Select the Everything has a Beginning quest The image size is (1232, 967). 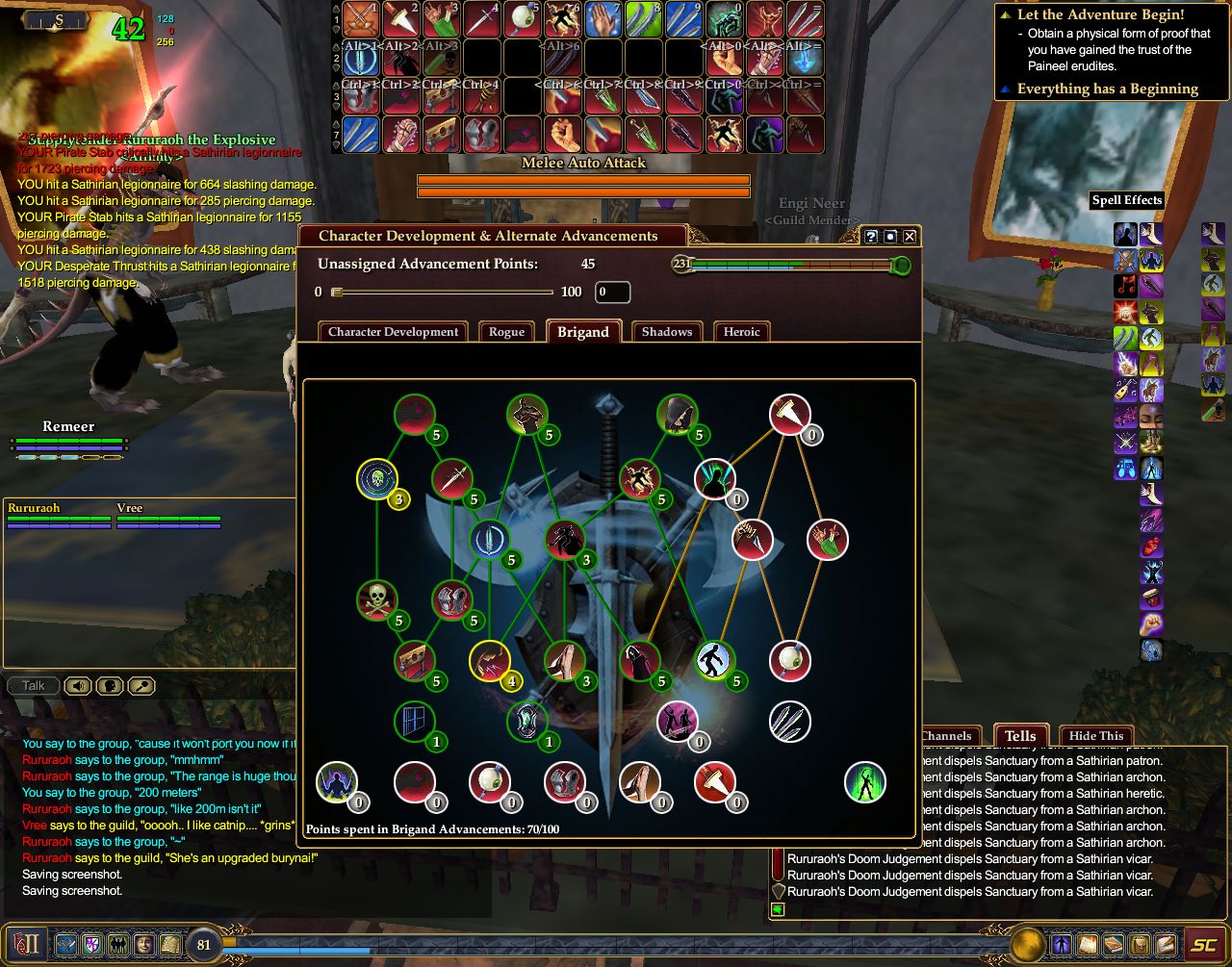(x=1107, y=89)
